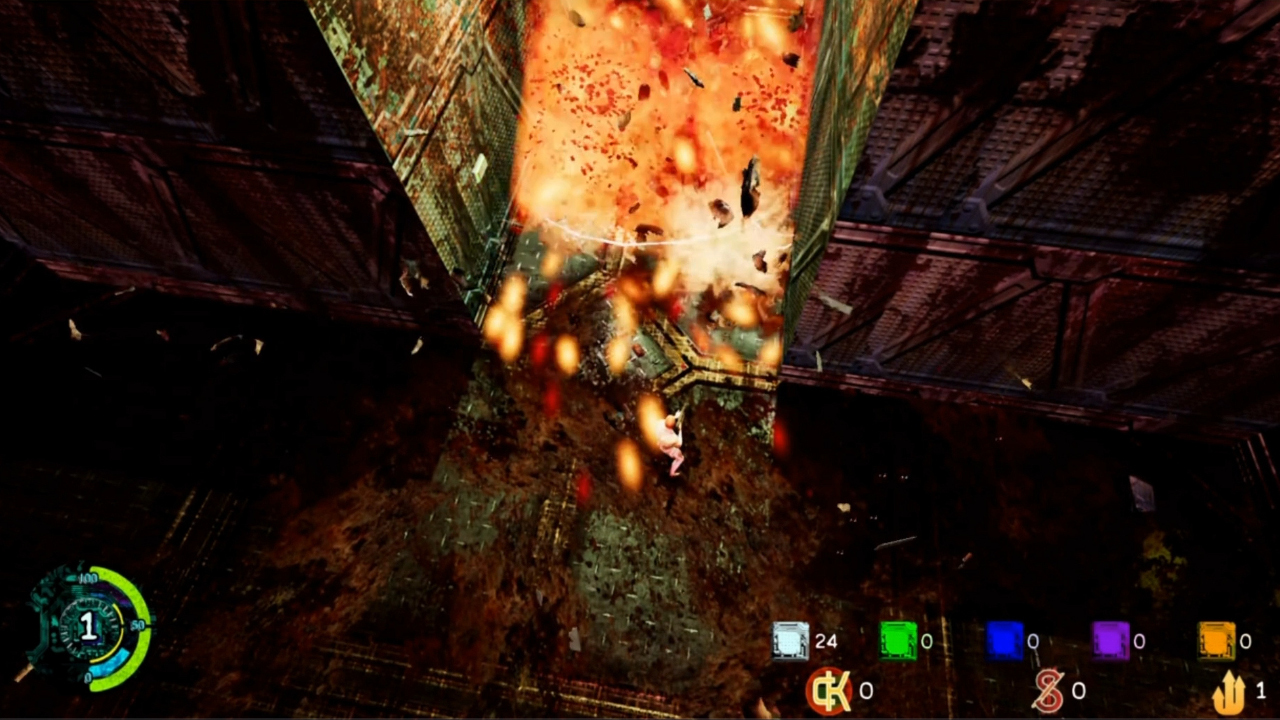Select the blue ammo crate icon
This screenshot has height=720, width=1280.
click(1003, 641)
